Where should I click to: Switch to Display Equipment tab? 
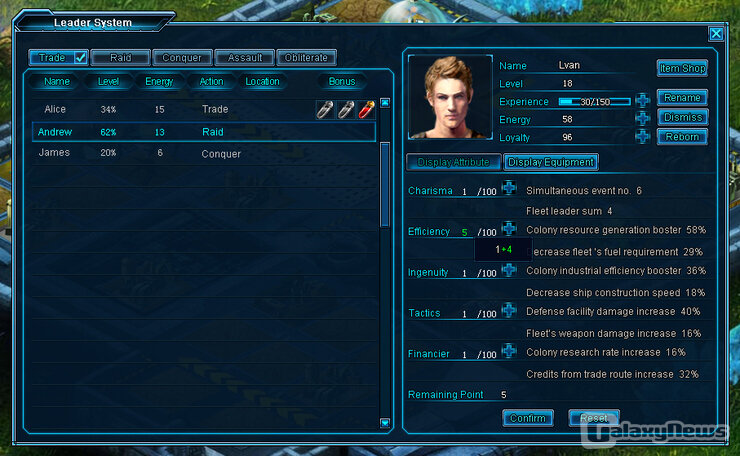coord(551,162)
